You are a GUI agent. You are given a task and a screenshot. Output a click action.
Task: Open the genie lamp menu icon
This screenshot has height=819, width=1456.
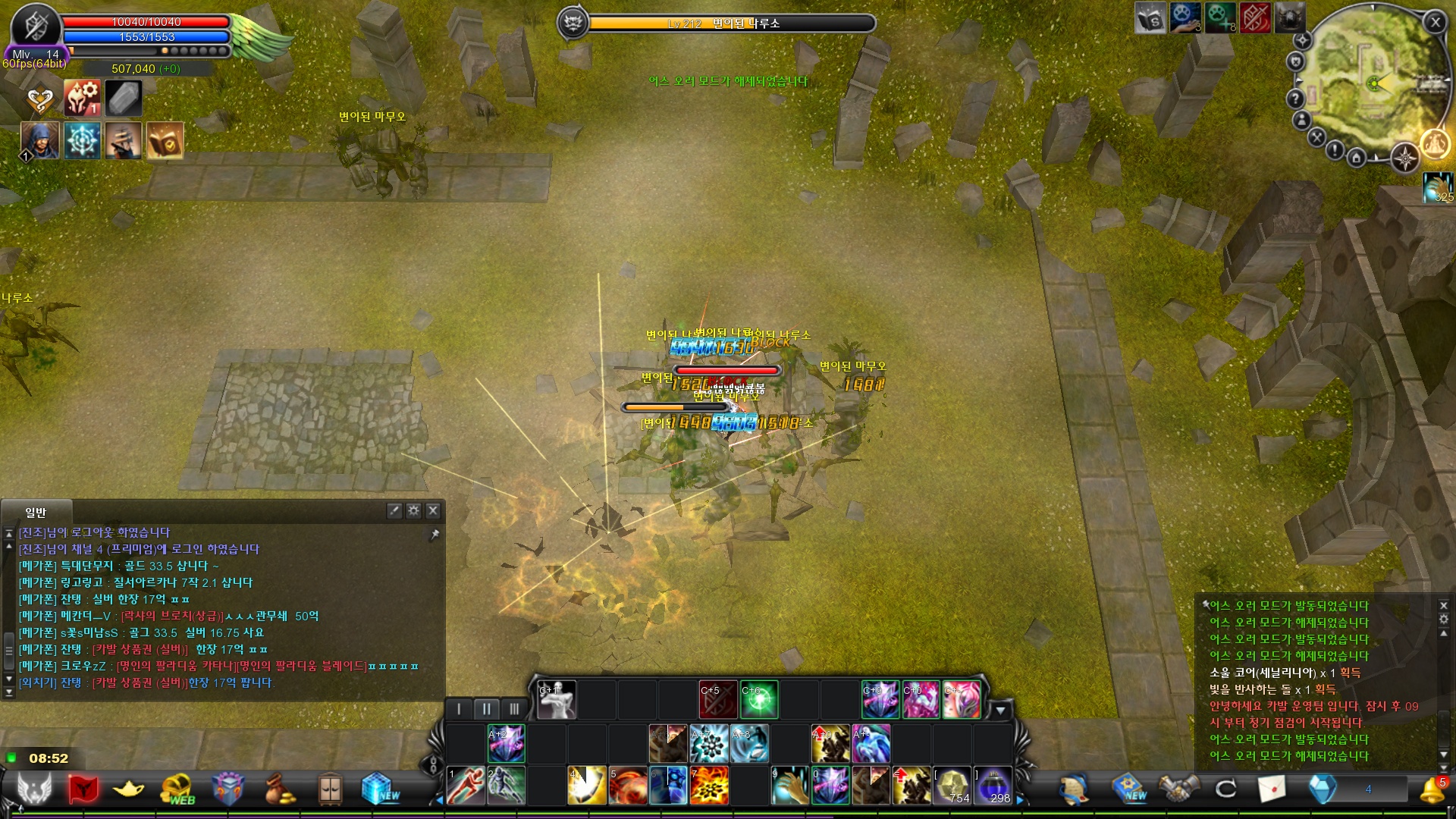(x=128, y=789)
